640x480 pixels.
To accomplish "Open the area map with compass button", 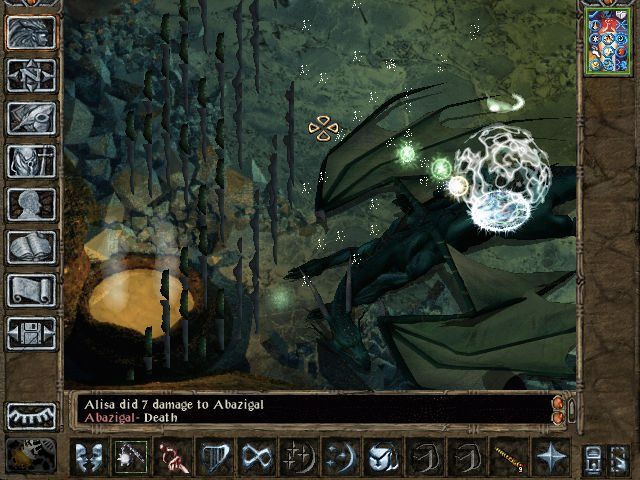I will (31, 75).
